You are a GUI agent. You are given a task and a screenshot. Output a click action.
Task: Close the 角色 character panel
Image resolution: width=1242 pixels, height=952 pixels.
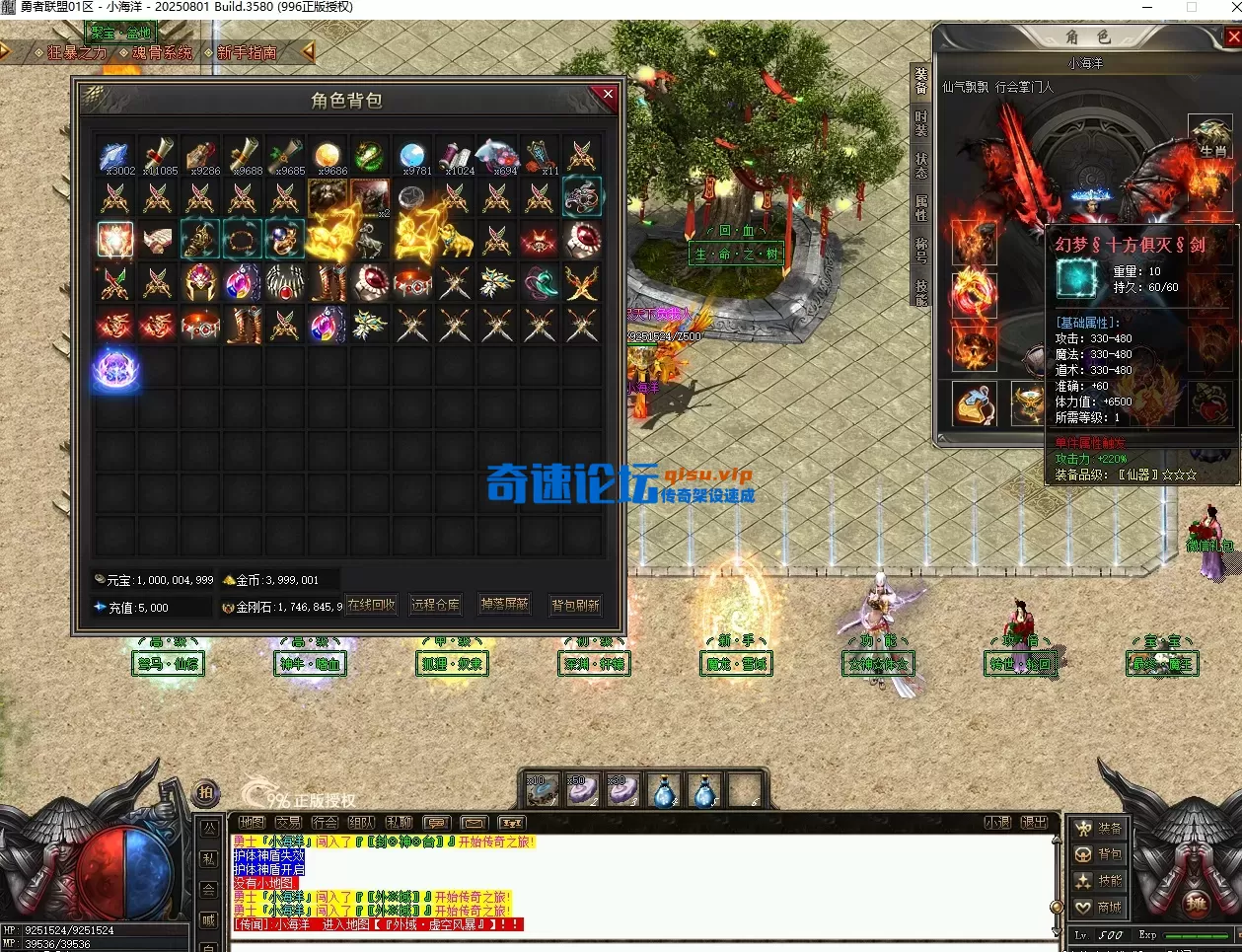pos(1233,37)
